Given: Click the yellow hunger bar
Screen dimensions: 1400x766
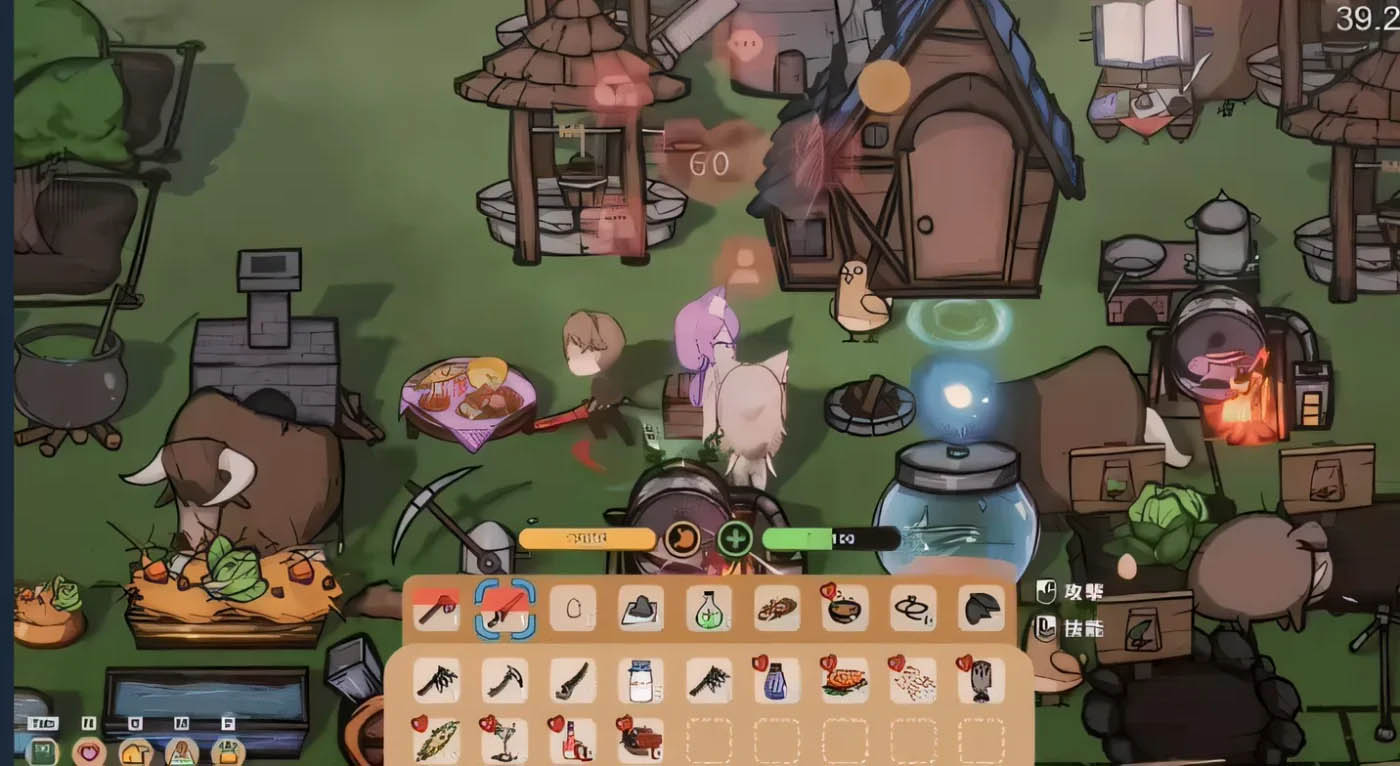Looking at the screenshot, I should 585,538.
